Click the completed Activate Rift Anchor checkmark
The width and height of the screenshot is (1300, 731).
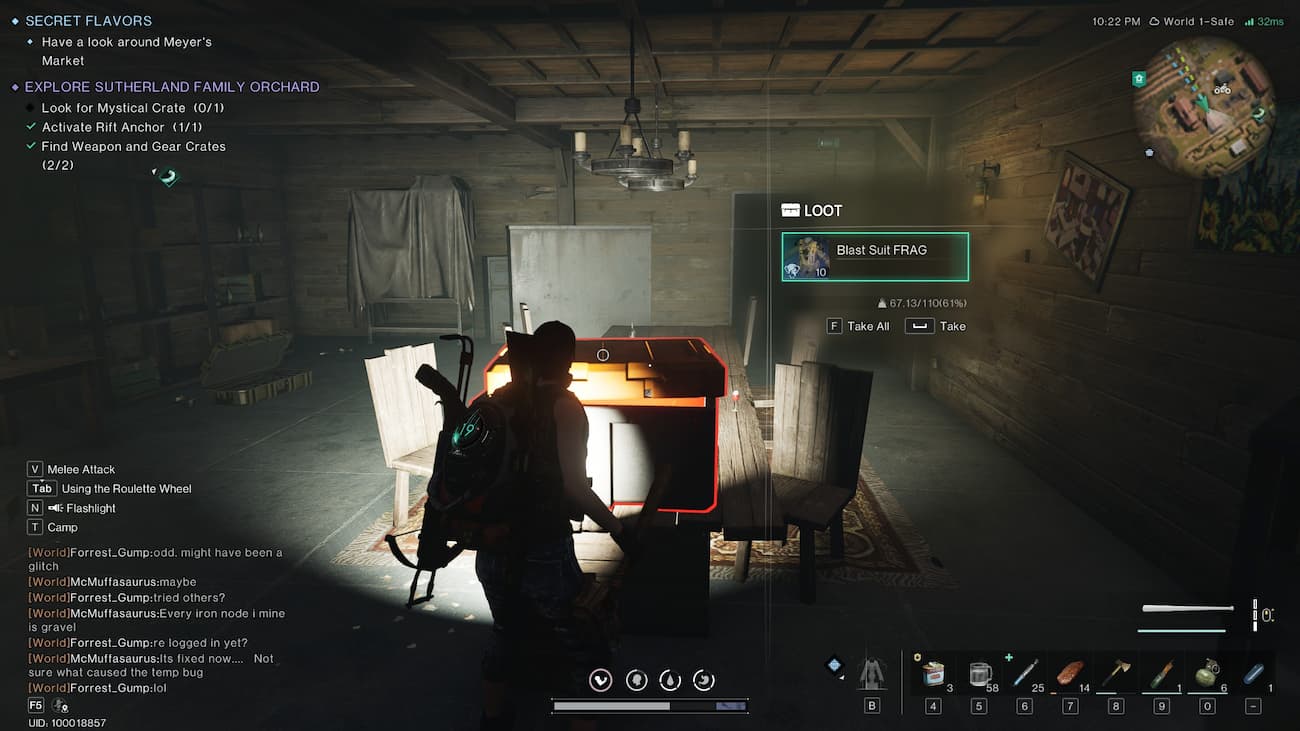point(30,127)
